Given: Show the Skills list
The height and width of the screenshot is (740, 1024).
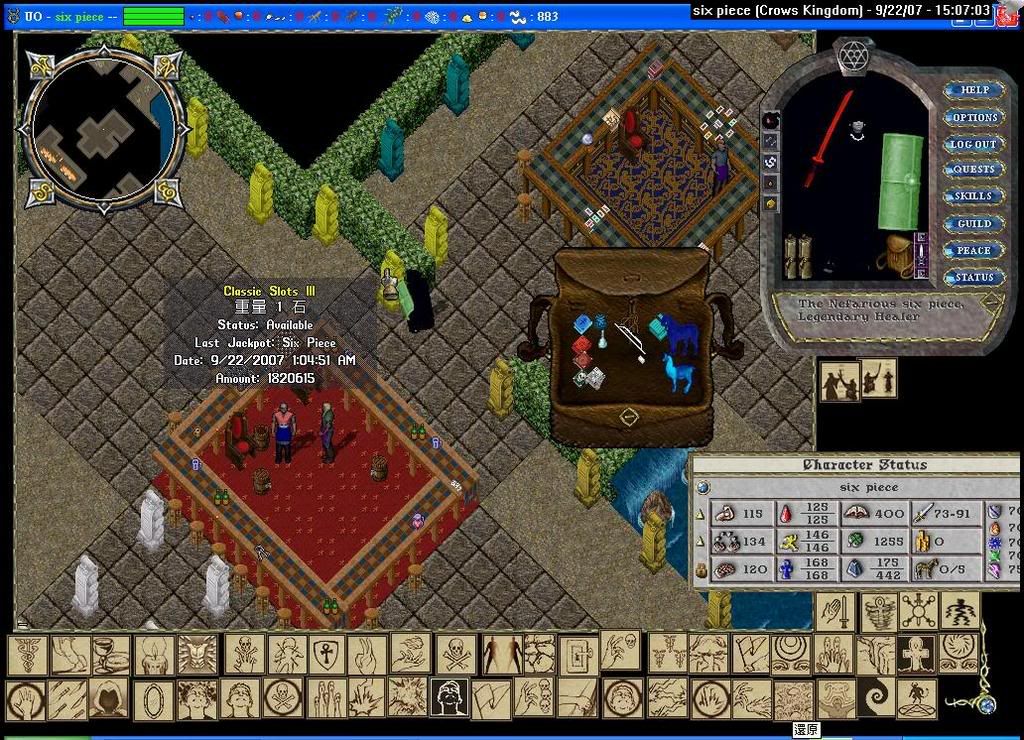Looking at the screenshot, I should (974, 197).
